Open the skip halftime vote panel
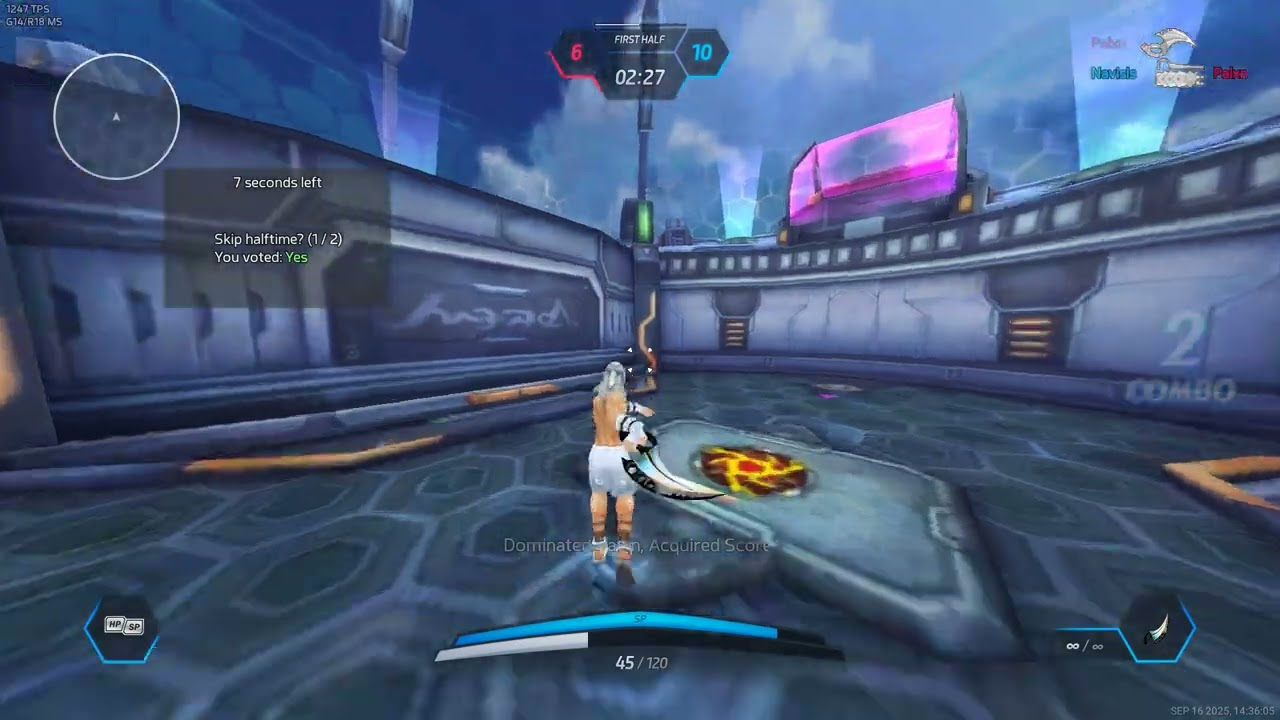Viewport: 1280px width, 720px height. click(x=277, y=238)
